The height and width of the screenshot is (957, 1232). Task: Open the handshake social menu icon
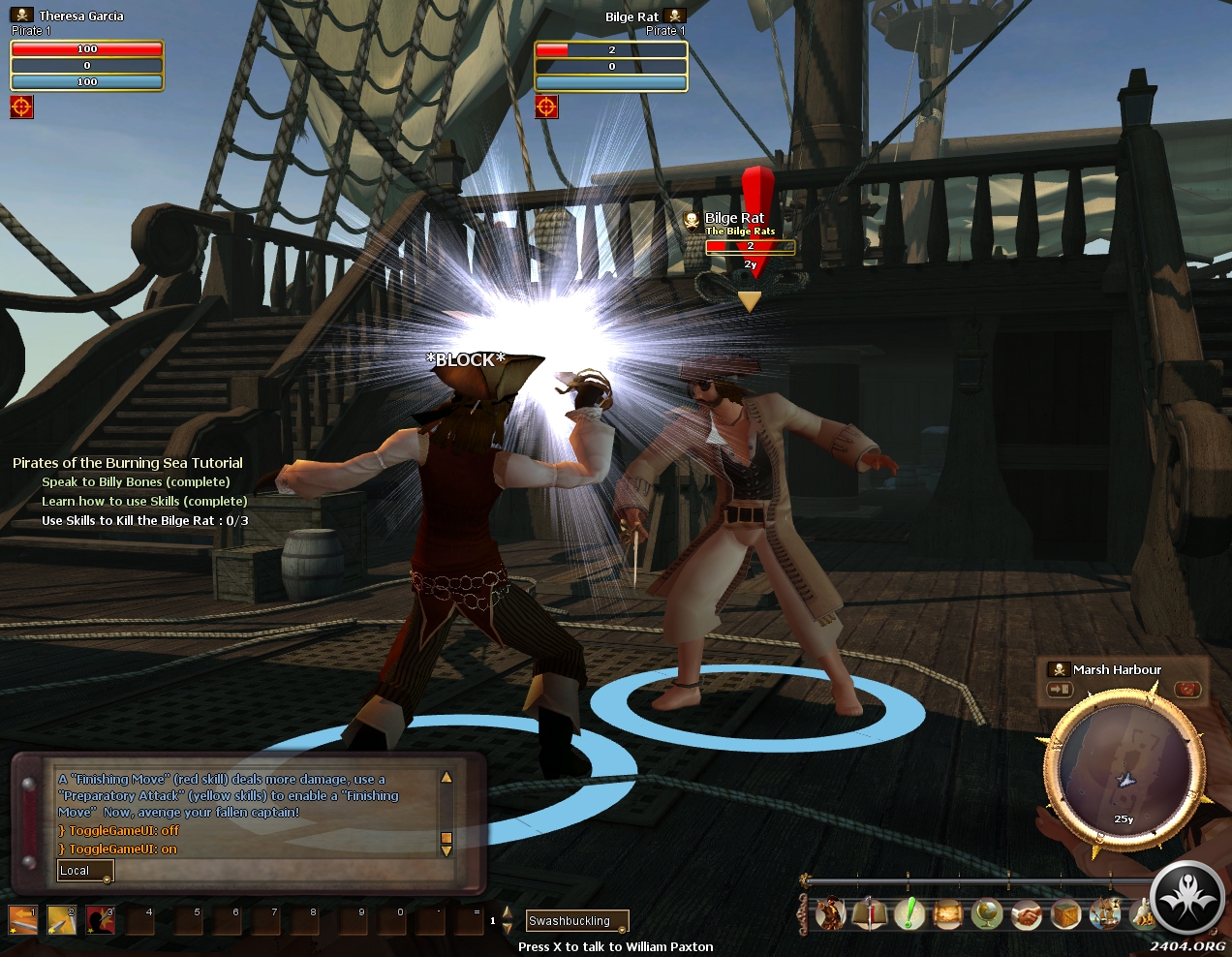pos(1027,913)
